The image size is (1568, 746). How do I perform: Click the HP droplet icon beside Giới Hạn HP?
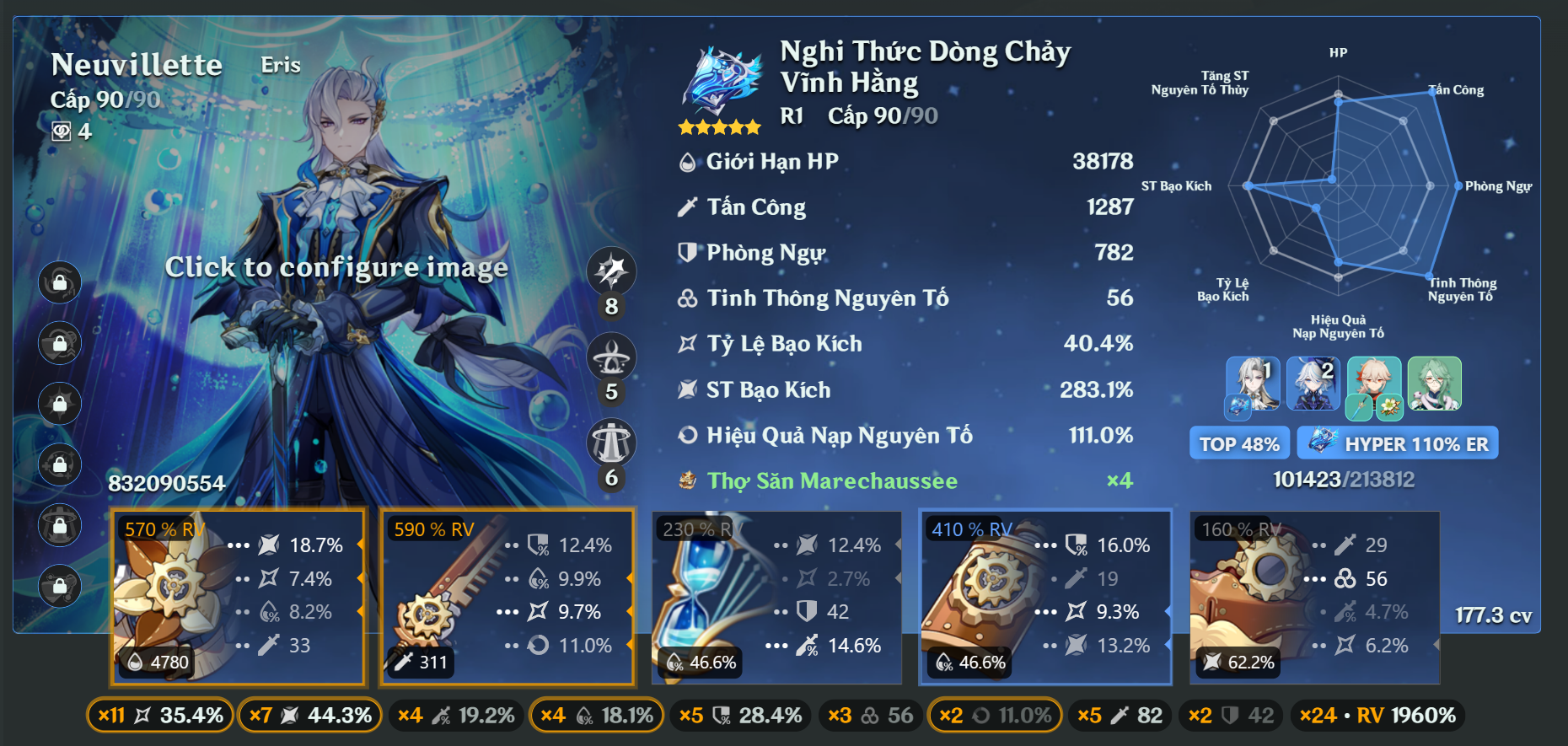tap(687, 160)
